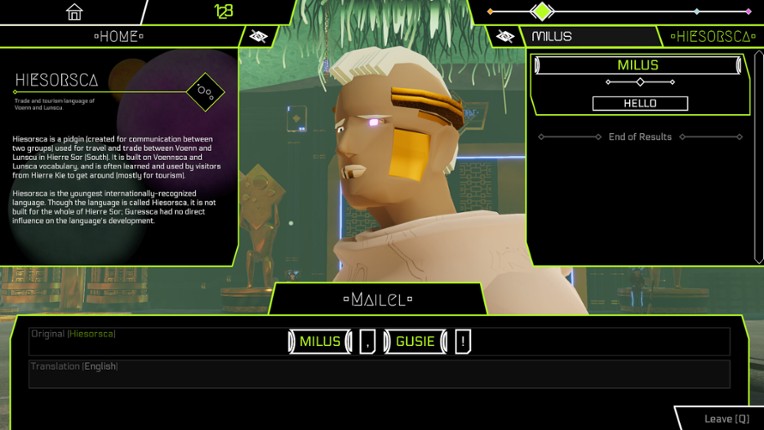
Task: Focus the English Translation input line
Action: [x=380, y=373]
